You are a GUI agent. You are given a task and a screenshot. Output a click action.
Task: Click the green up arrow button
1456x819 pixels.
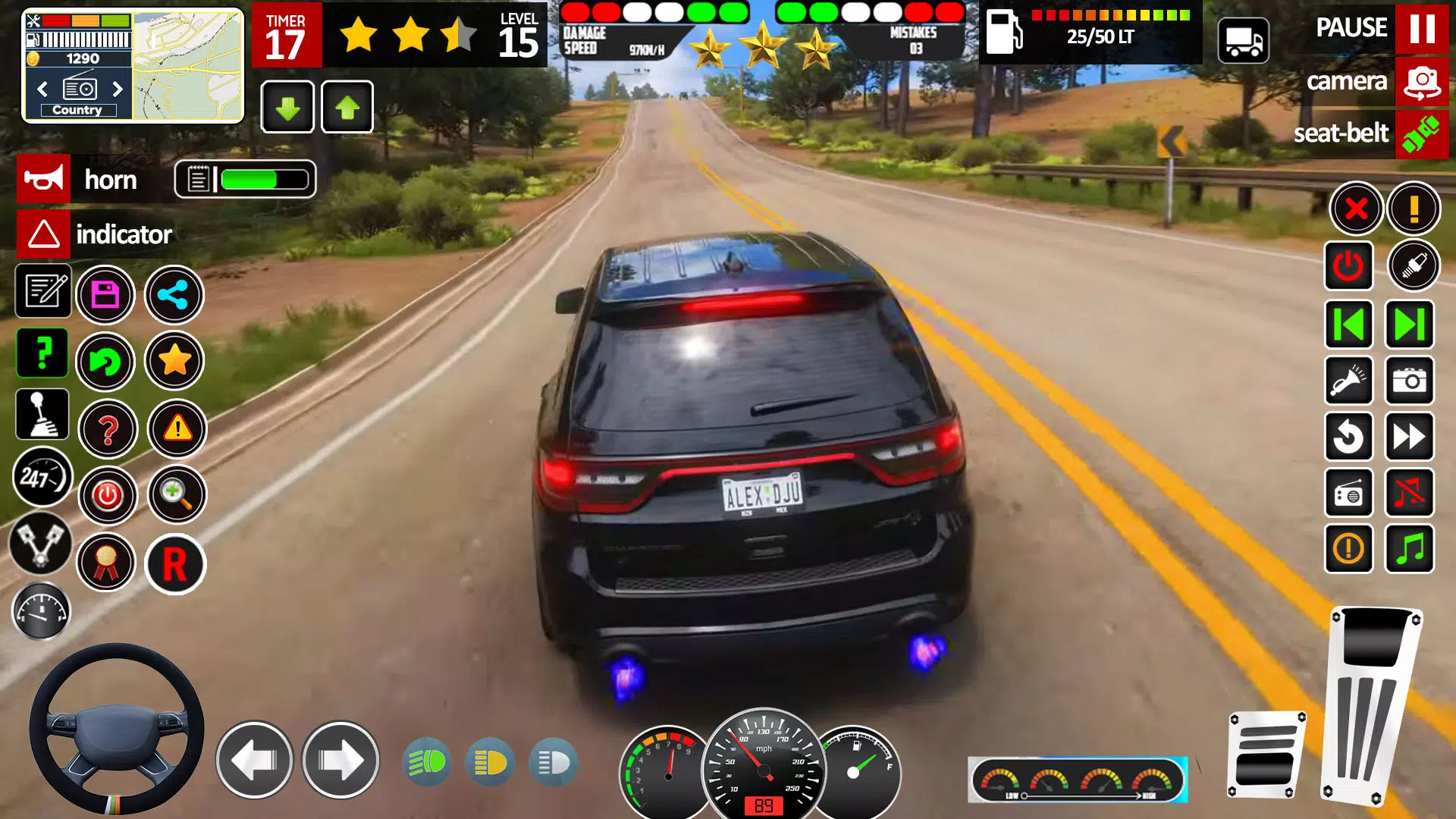coord(347,108)
